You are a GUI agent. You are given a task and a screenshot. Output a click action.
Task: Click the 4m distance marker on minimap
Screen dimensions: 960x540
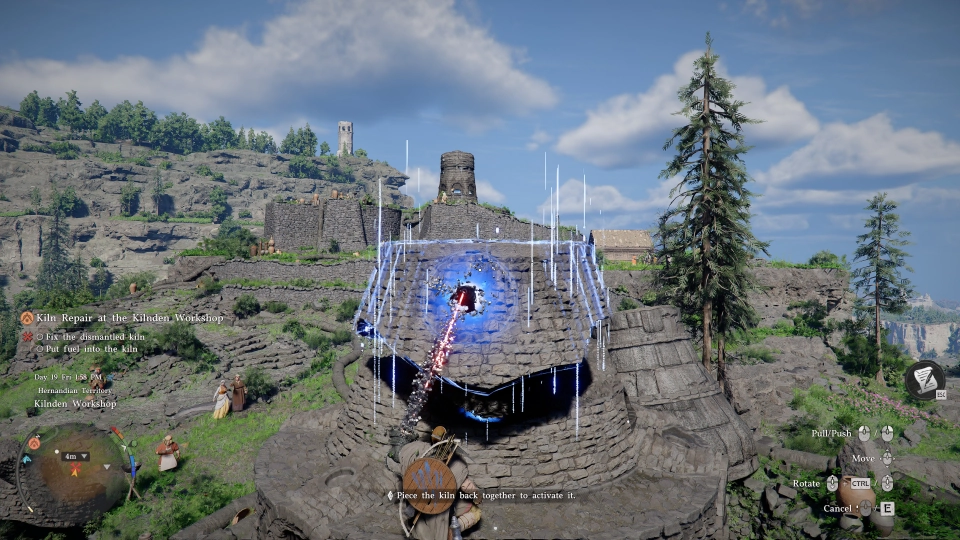click(x=76, y=456)
